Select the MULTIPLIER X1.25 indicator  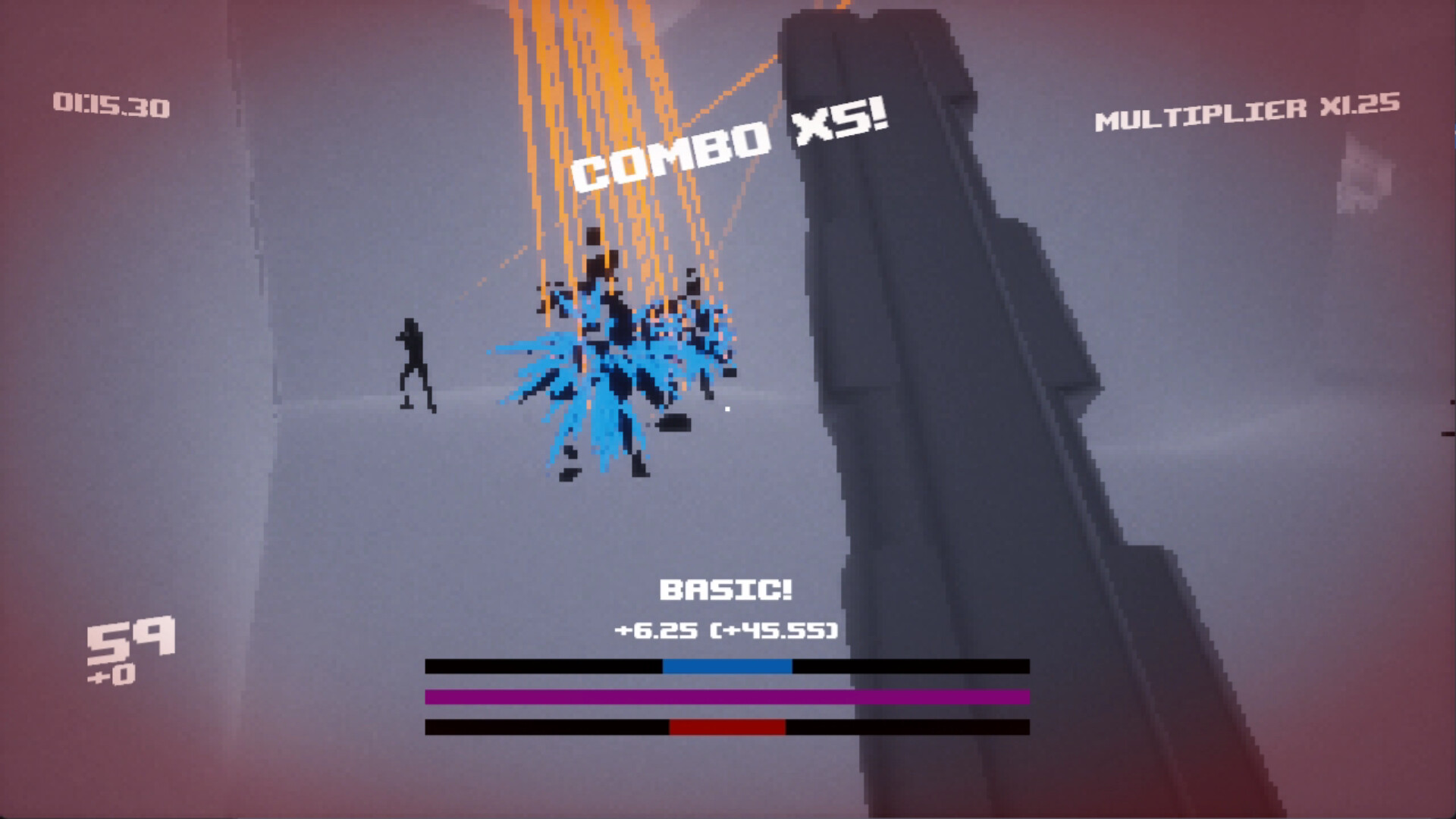(x=1246, y=110)
